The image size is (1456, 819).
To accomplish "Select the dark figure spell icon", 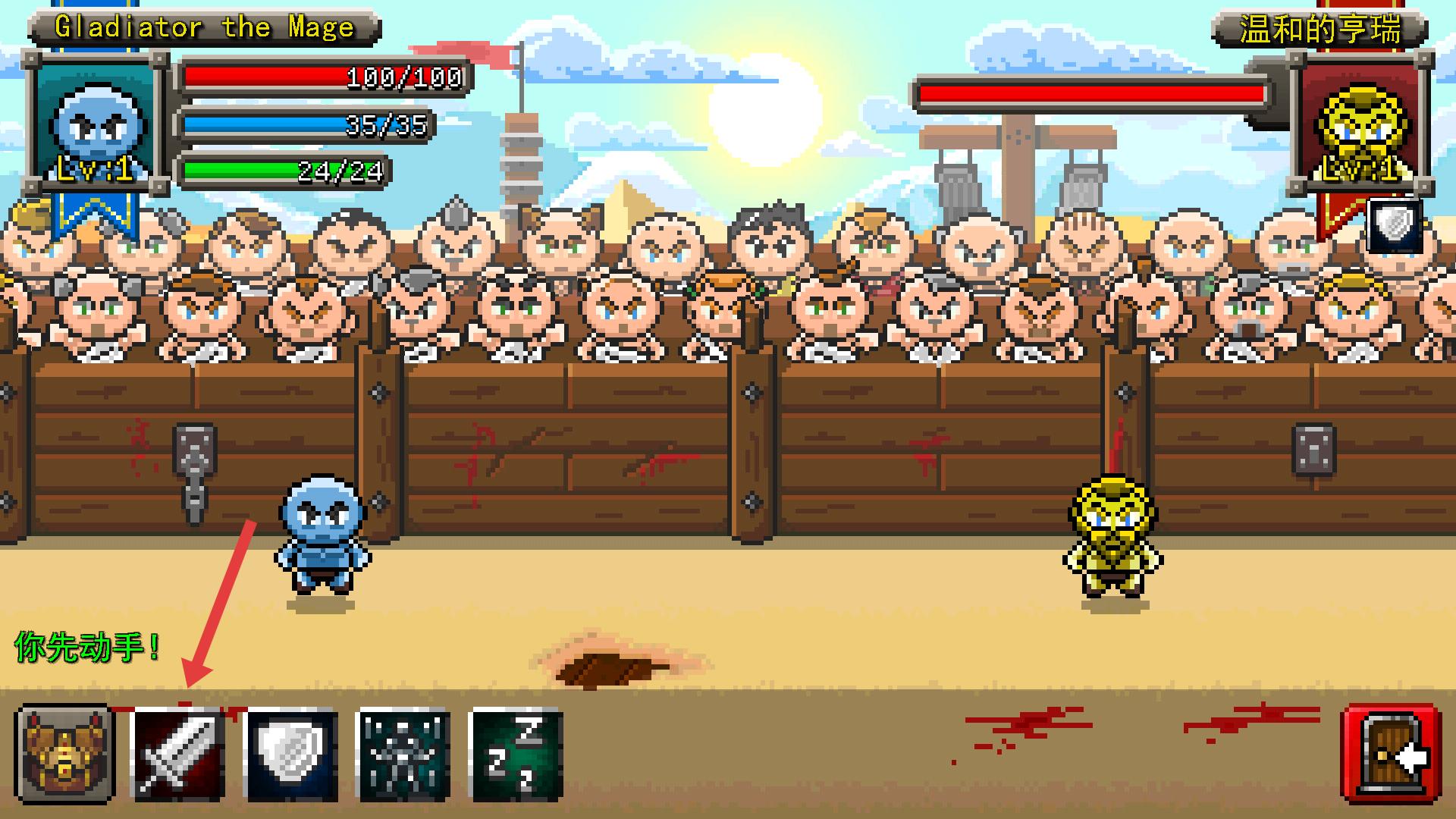I will [x=403, y=755].
